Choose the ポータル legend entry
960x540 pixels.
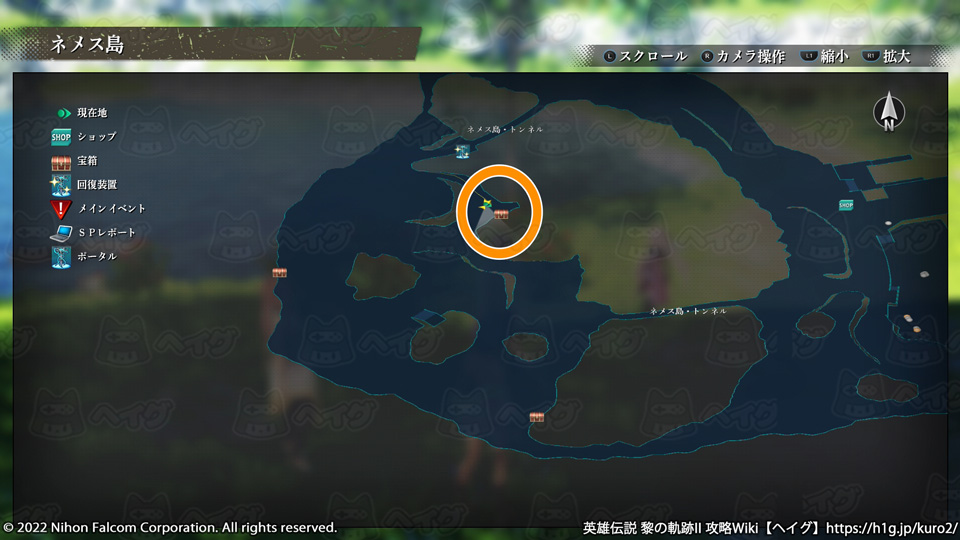(x=84, y=256)
